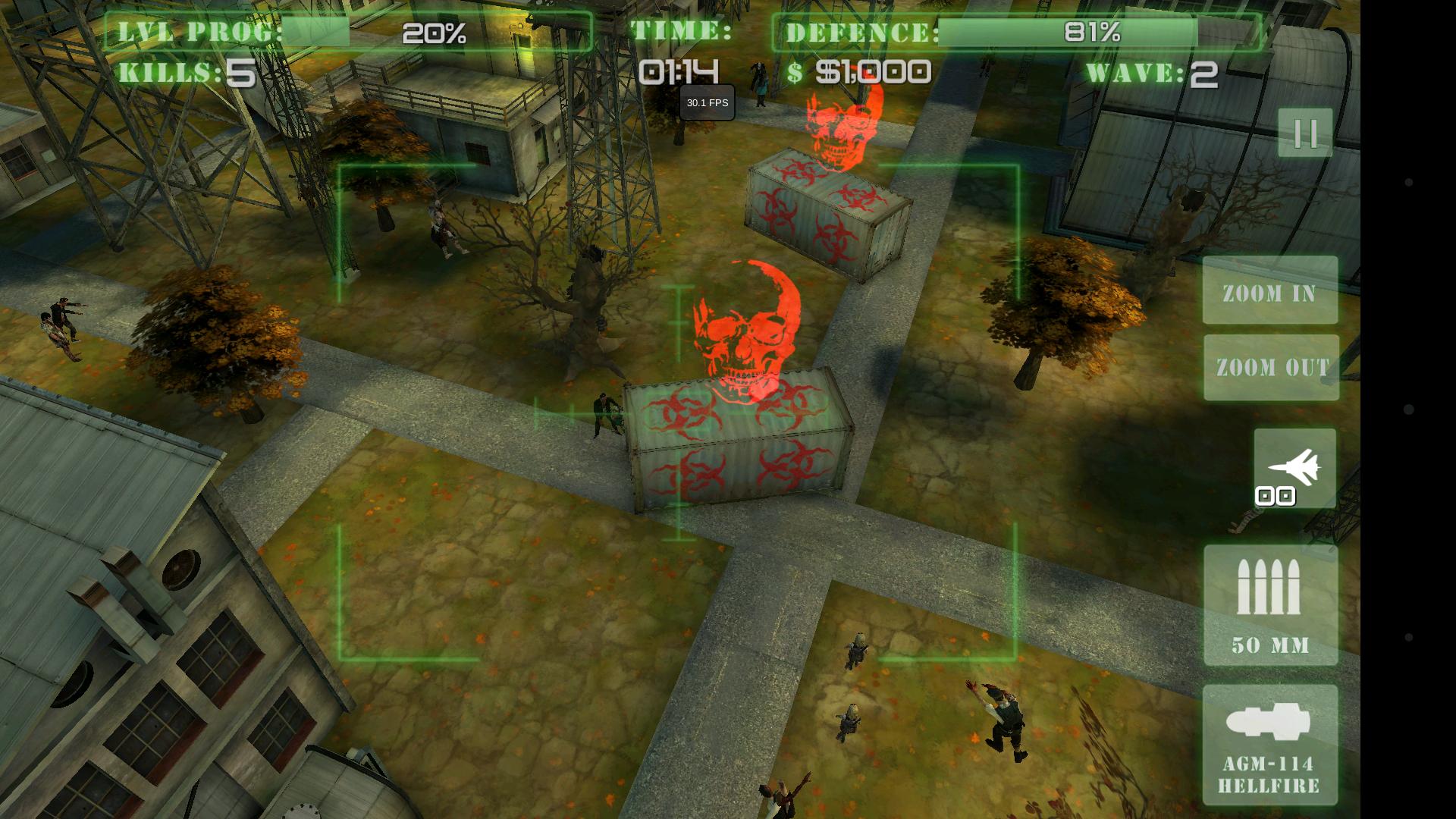Call in the jet airstrike
The image size is (1456, 819).
pos(1294,468)
